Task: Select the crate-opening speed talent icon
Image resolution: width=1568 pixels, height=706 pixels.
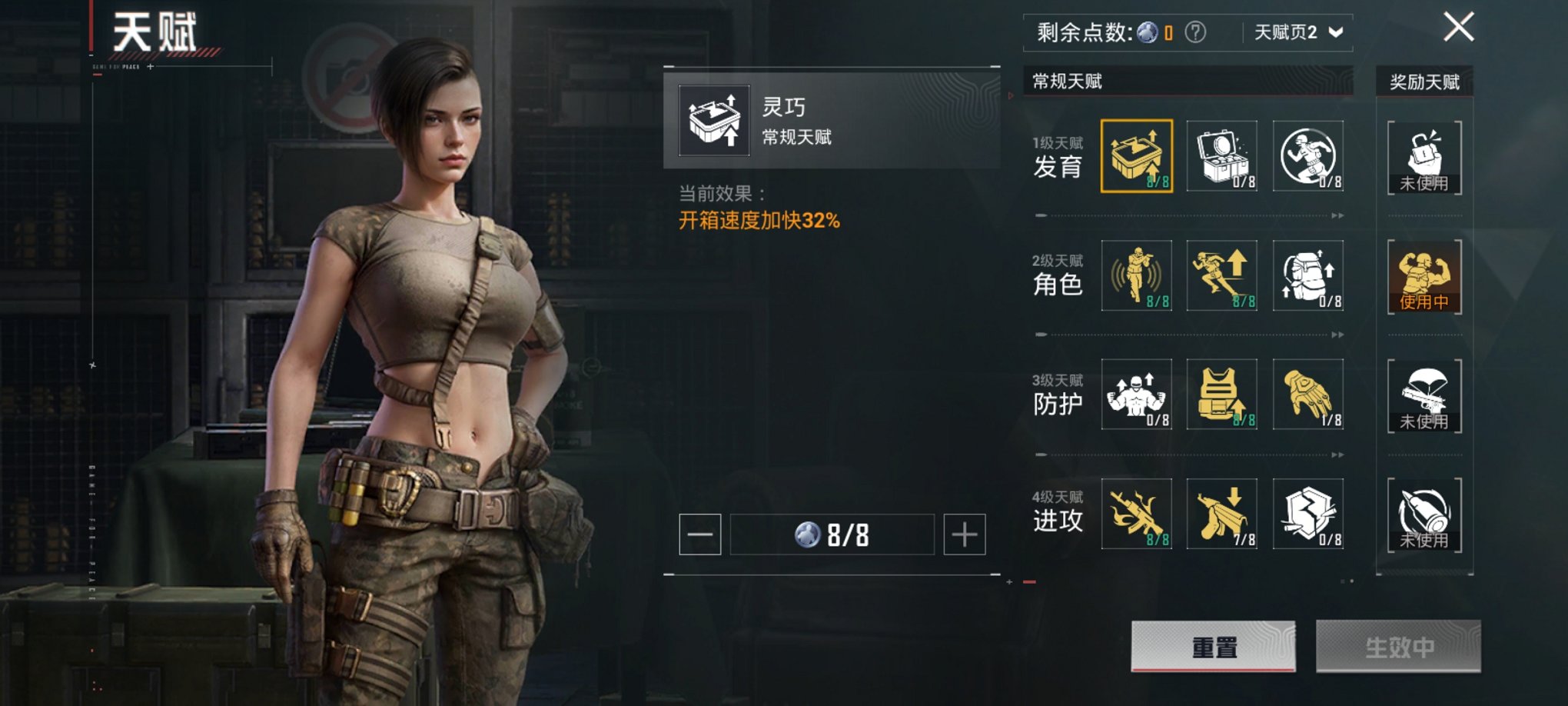Action: [x=1136, y=155]
